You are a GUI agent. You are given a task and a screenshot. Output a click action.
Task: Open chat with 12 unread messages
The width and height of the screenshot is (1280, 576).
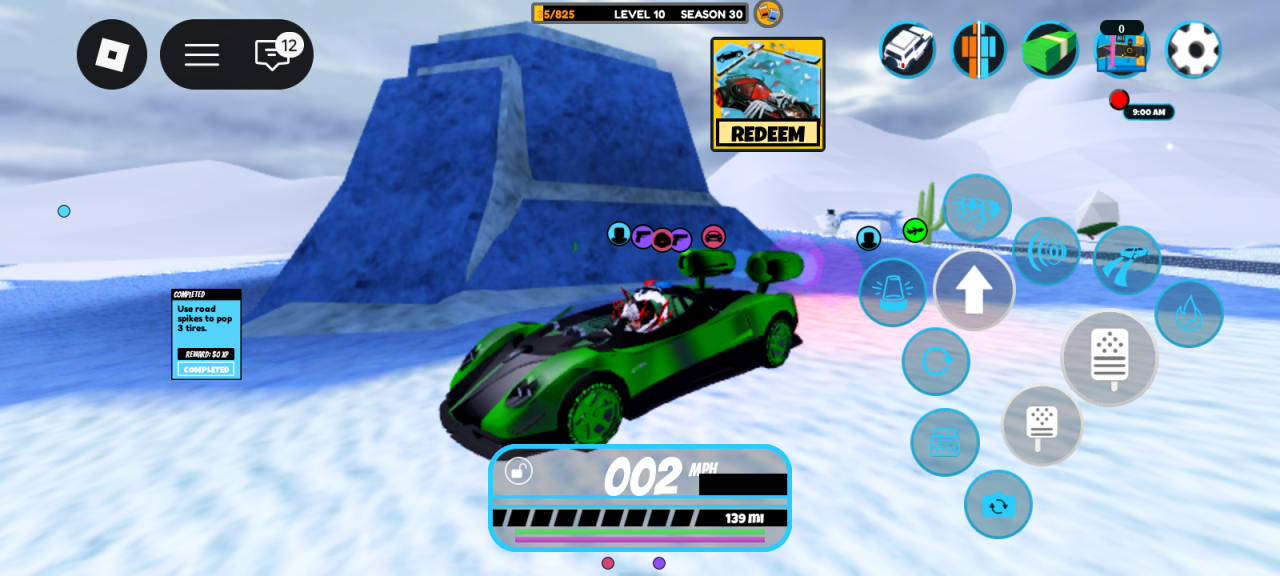[x=274, y=54]
